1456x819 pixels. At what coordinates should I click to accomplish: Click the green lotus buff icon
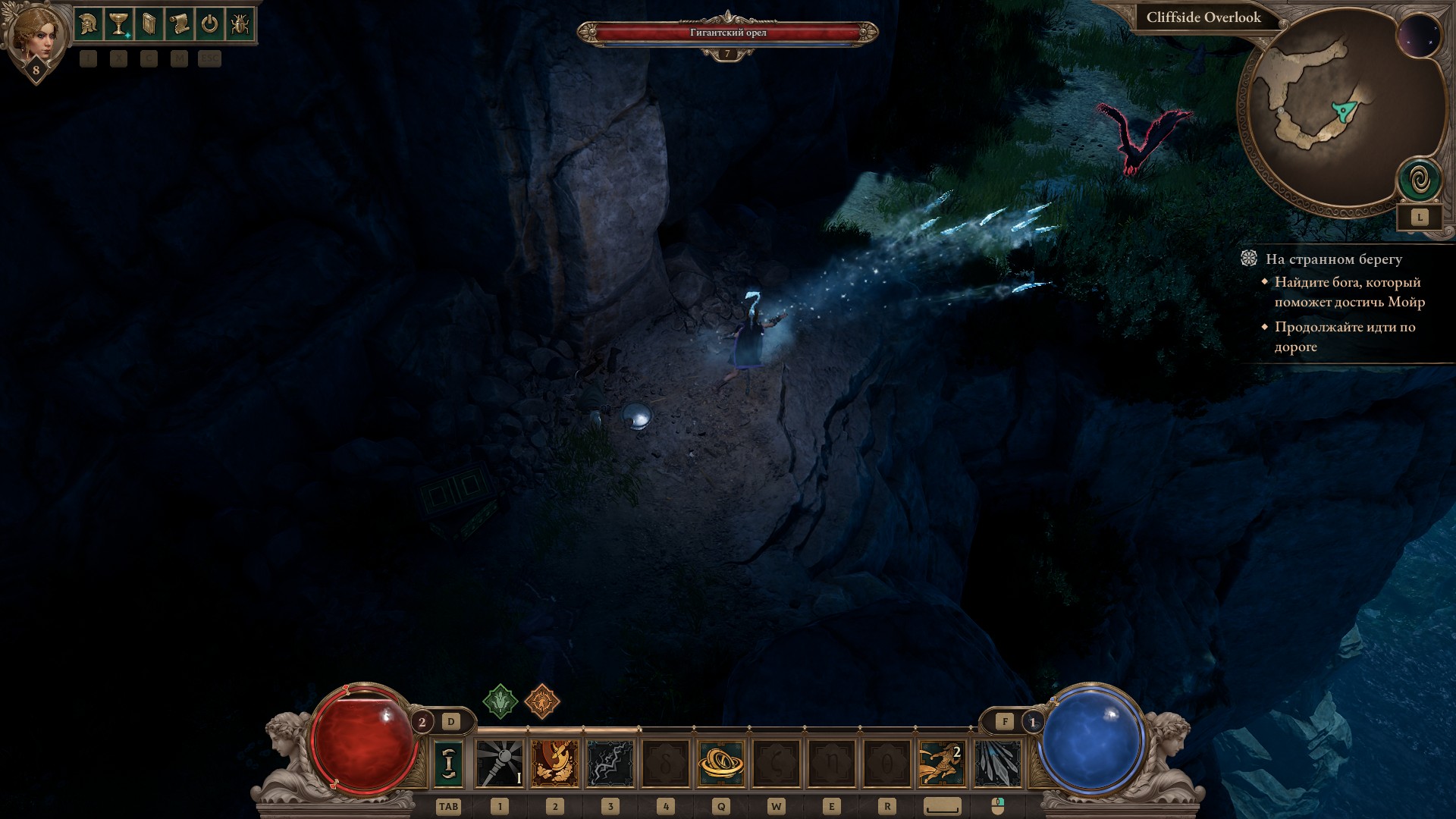pyautogui.click(x=500, y=701)
